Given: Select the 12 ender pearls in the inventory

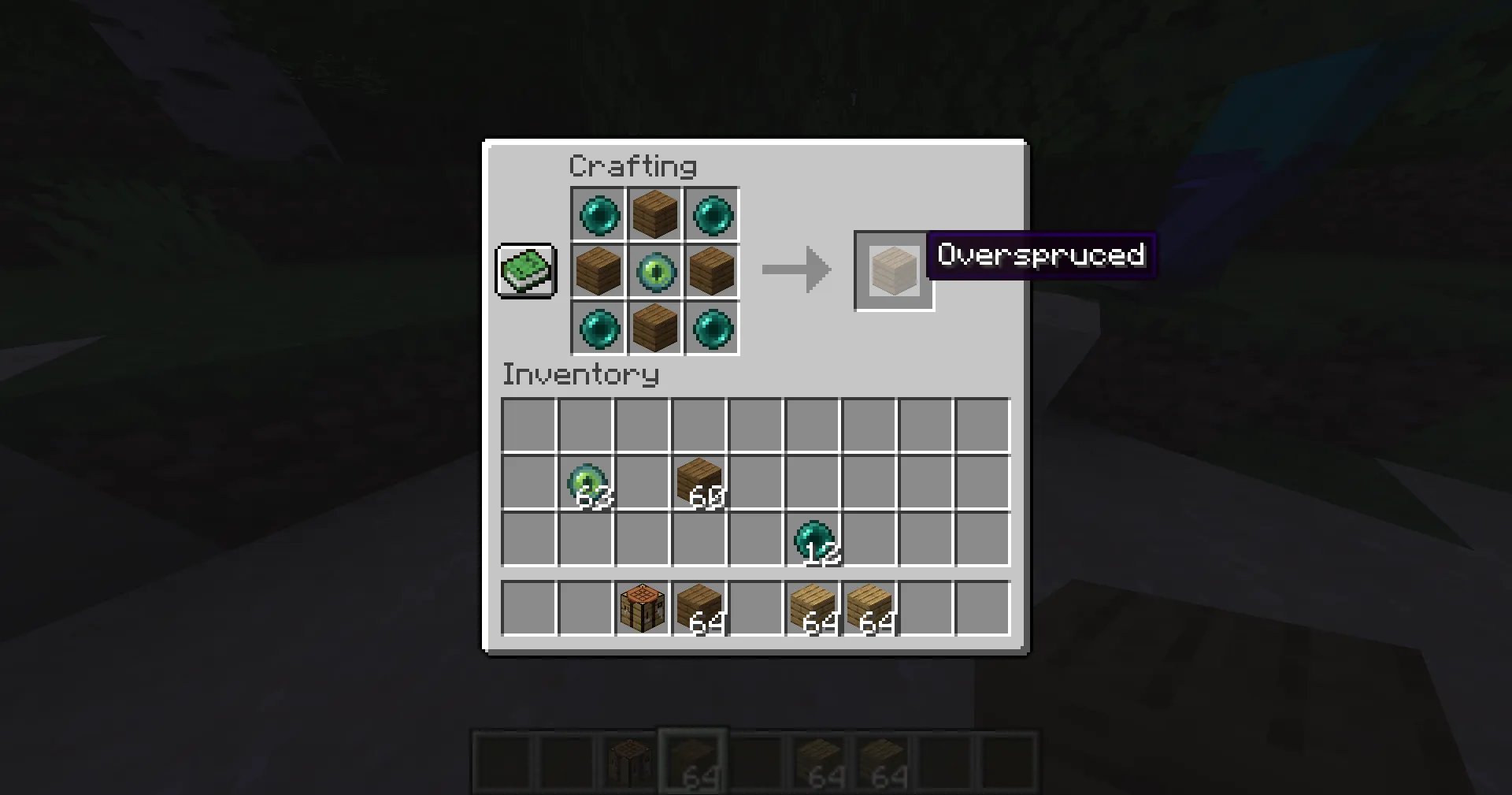Looking at the screenshot, I should pos(815,540).
